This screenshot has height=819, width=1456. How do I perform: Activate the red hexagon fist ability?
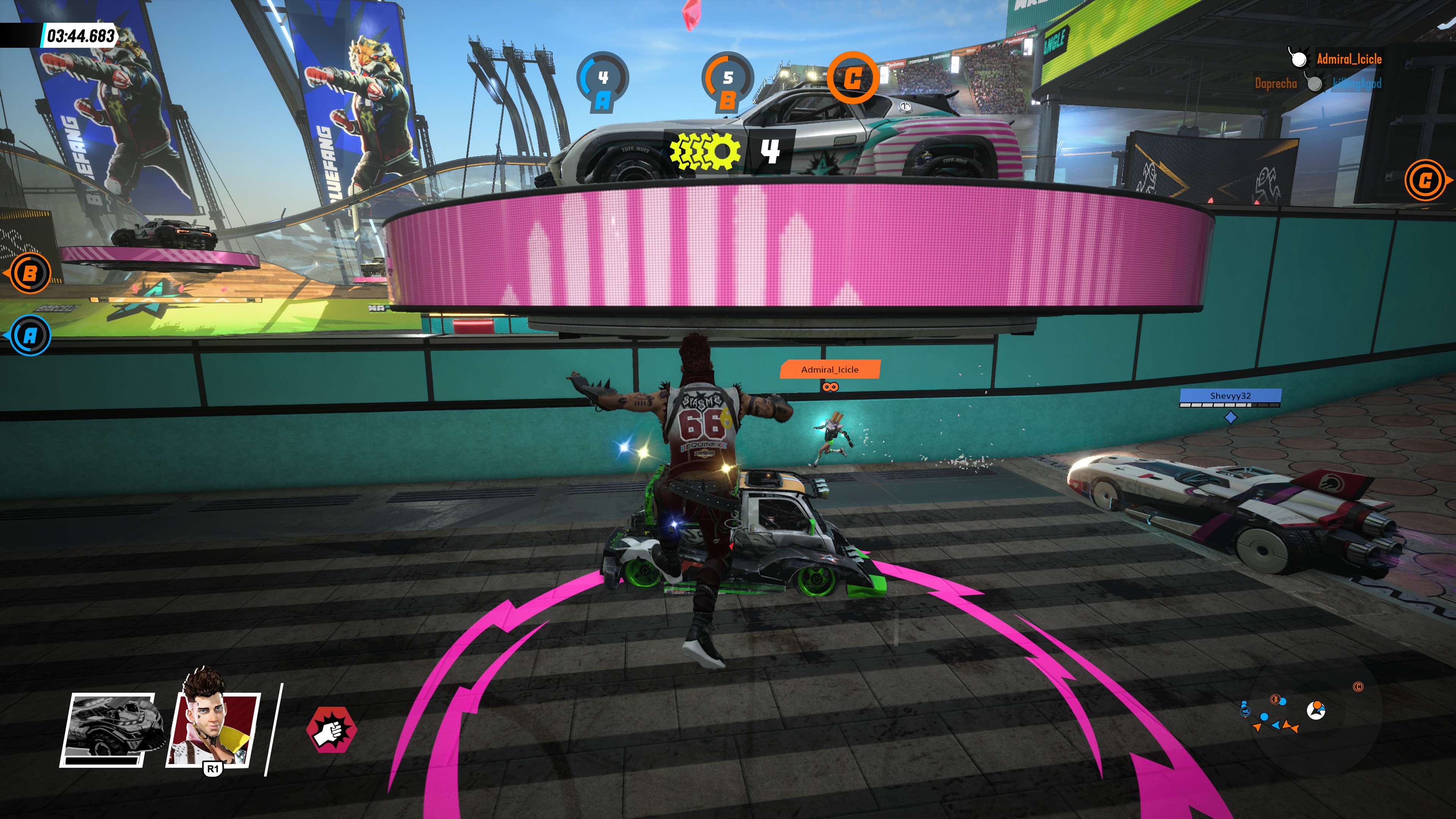(332, 729)
